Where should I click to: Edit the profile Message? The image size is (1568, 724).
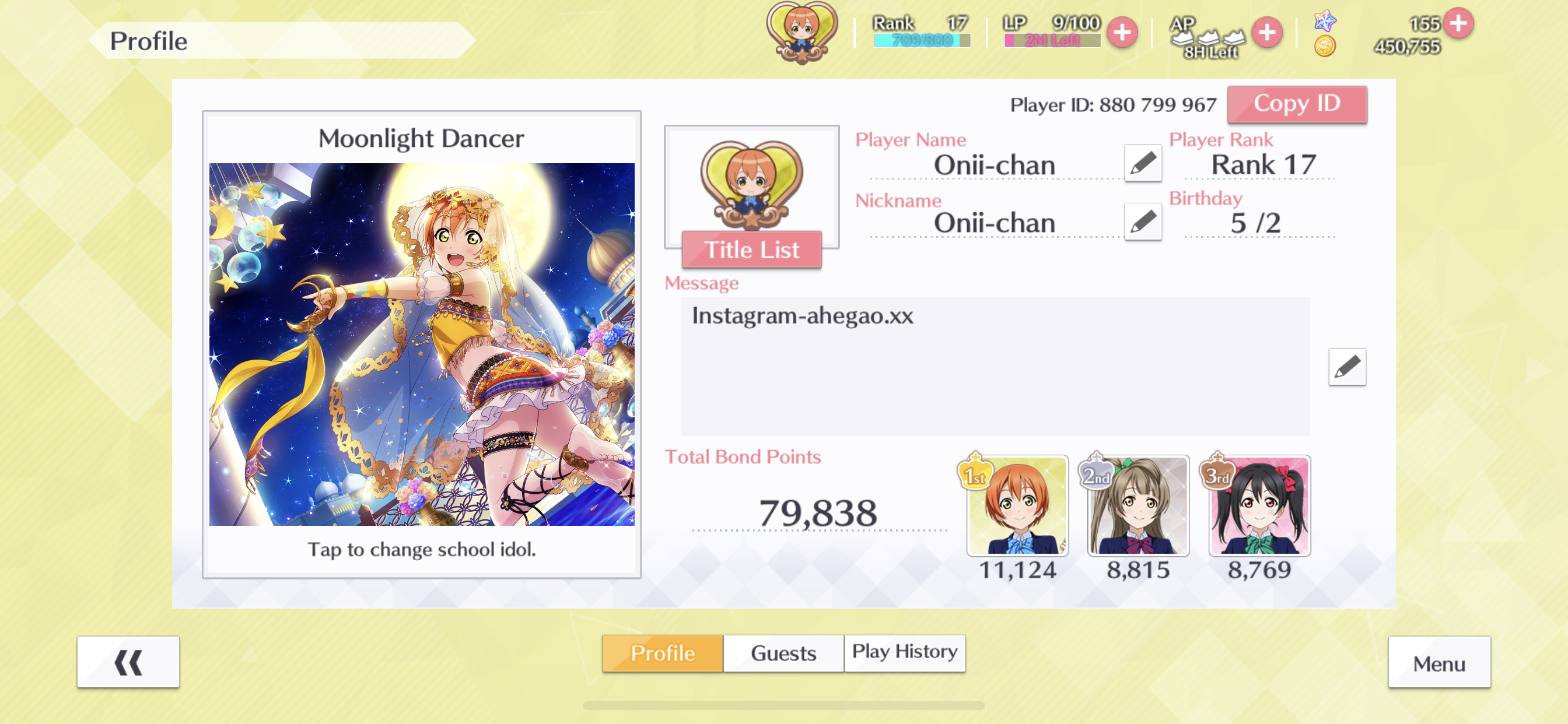(x=1346, y=367)
